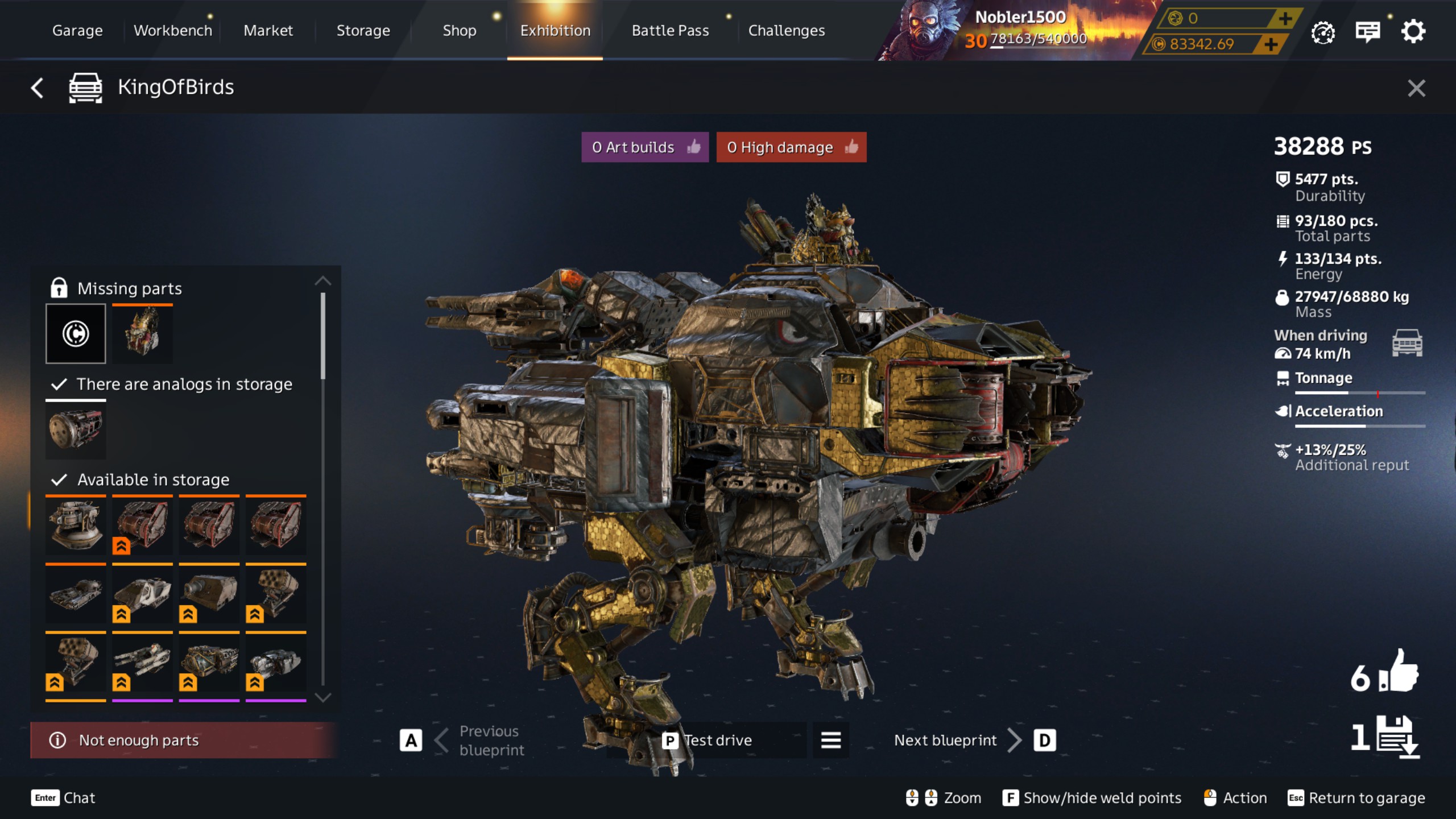Switch to the Workbench tab

tap(172, 31)
